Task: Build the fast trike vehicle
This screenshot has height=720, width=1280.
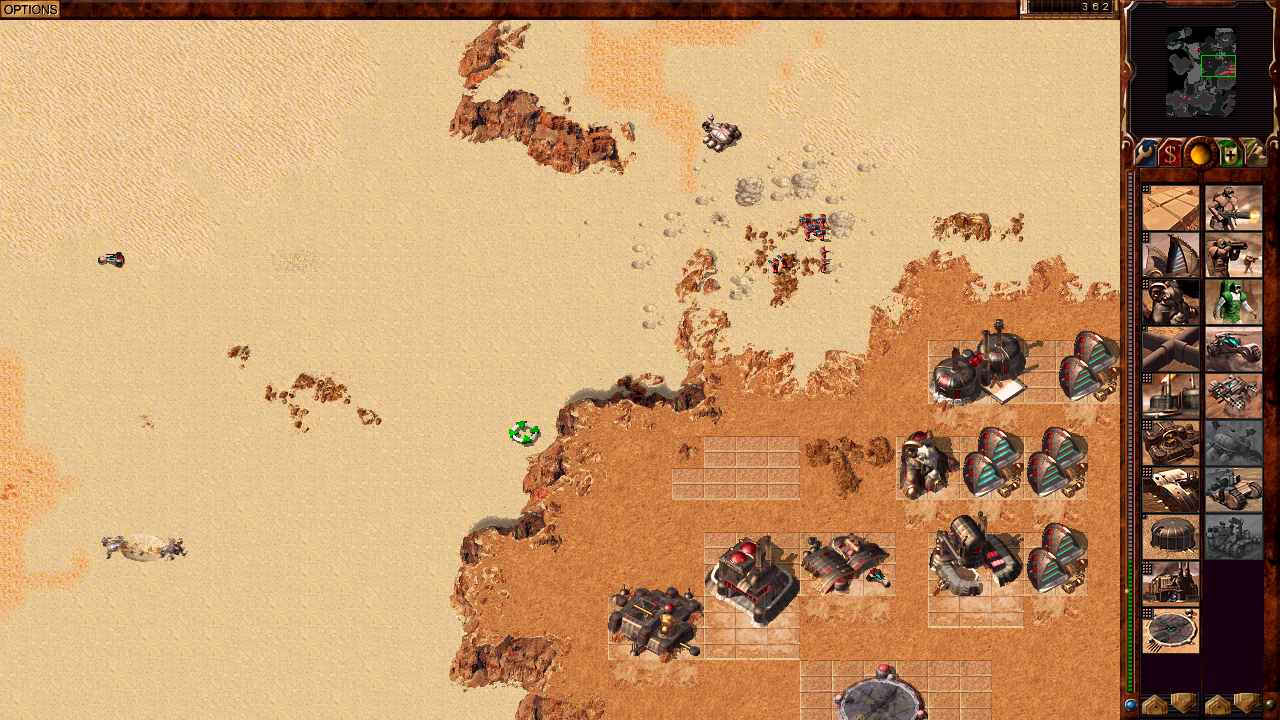Action: pyautogui.click(x=1233, y=349)
